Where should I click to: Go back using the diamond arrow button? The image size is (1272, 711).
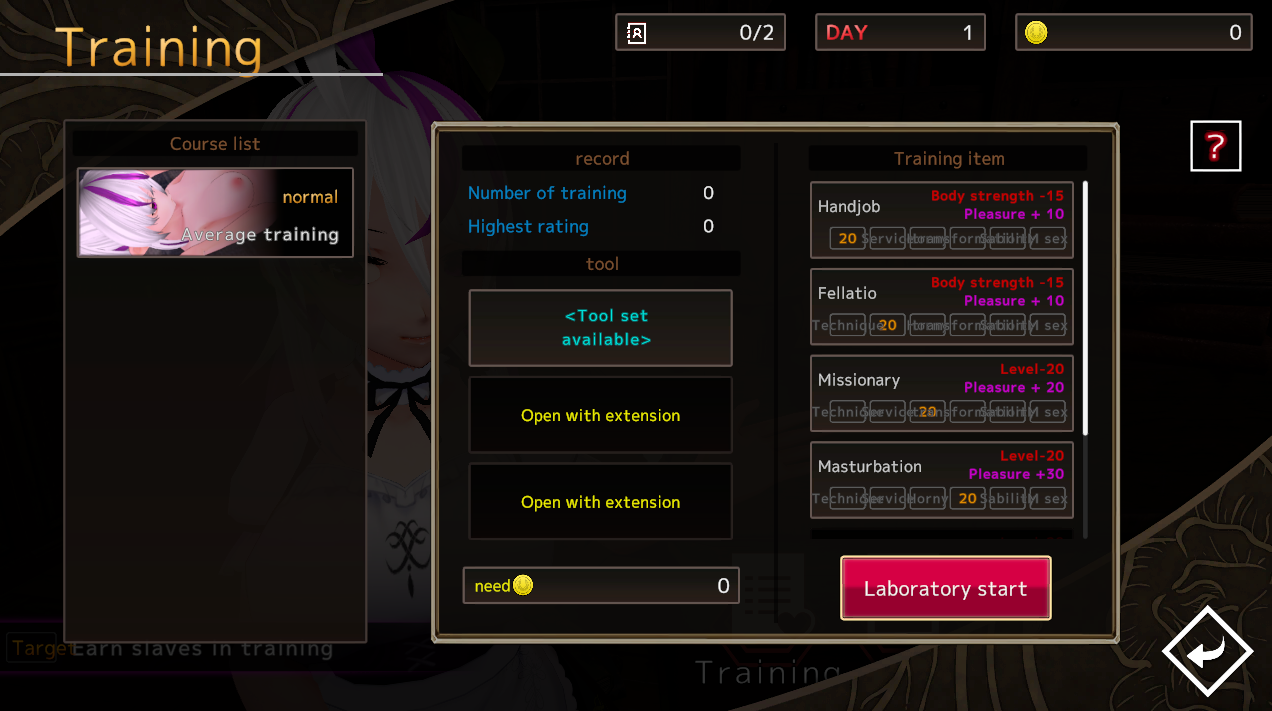pos(1207,652)
